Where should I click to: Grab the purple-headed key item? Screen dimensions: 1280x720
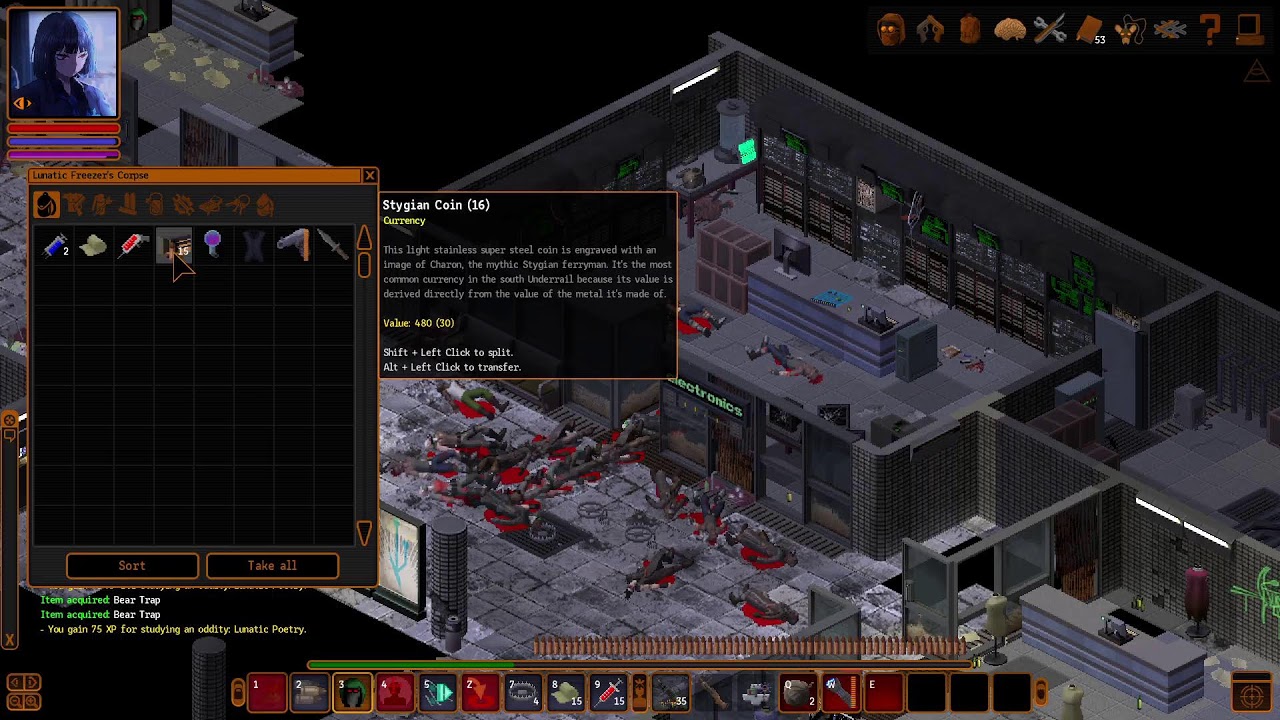click(x=213, y=243)
